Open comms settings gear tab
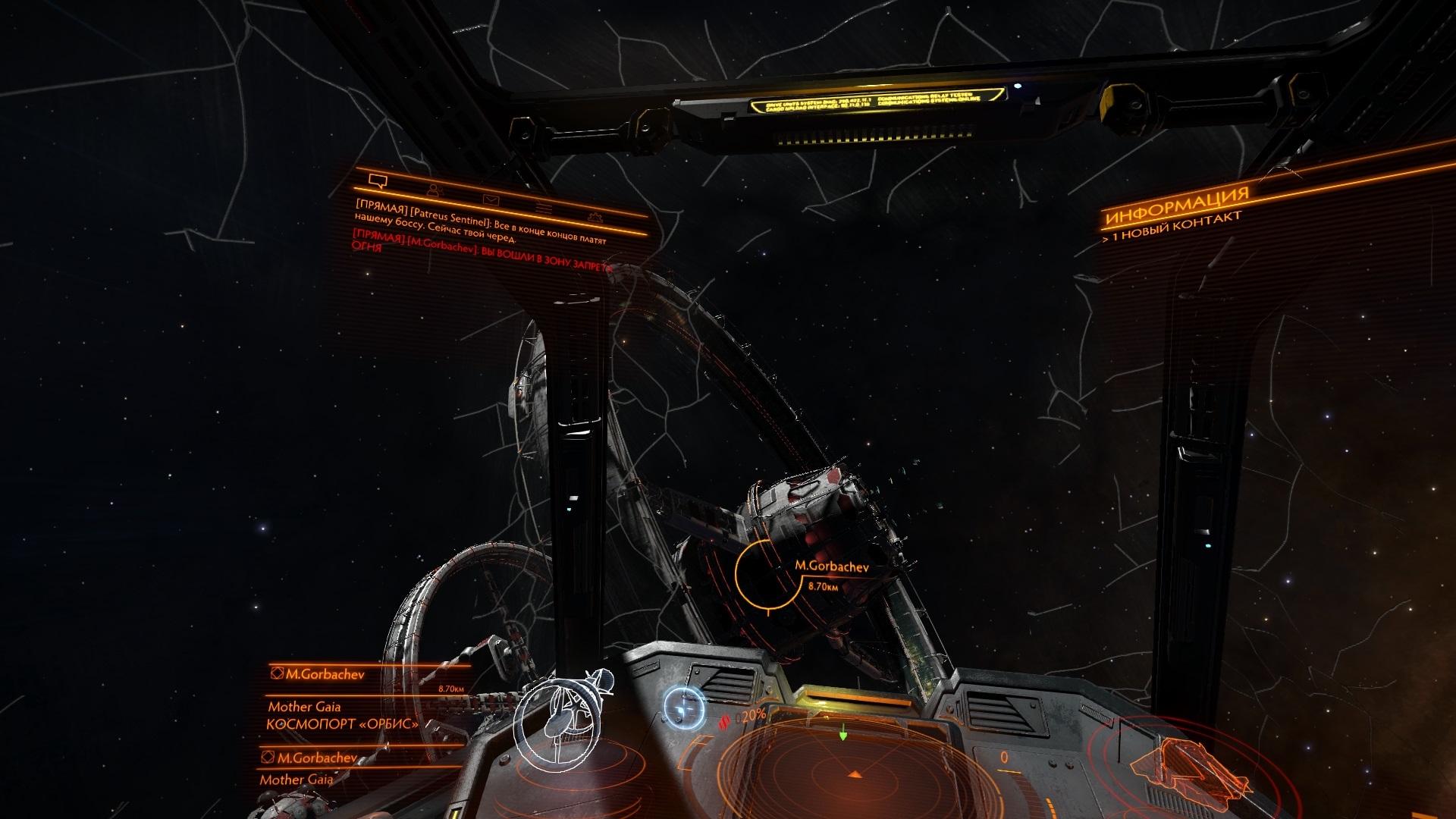 tap(595, 217)
